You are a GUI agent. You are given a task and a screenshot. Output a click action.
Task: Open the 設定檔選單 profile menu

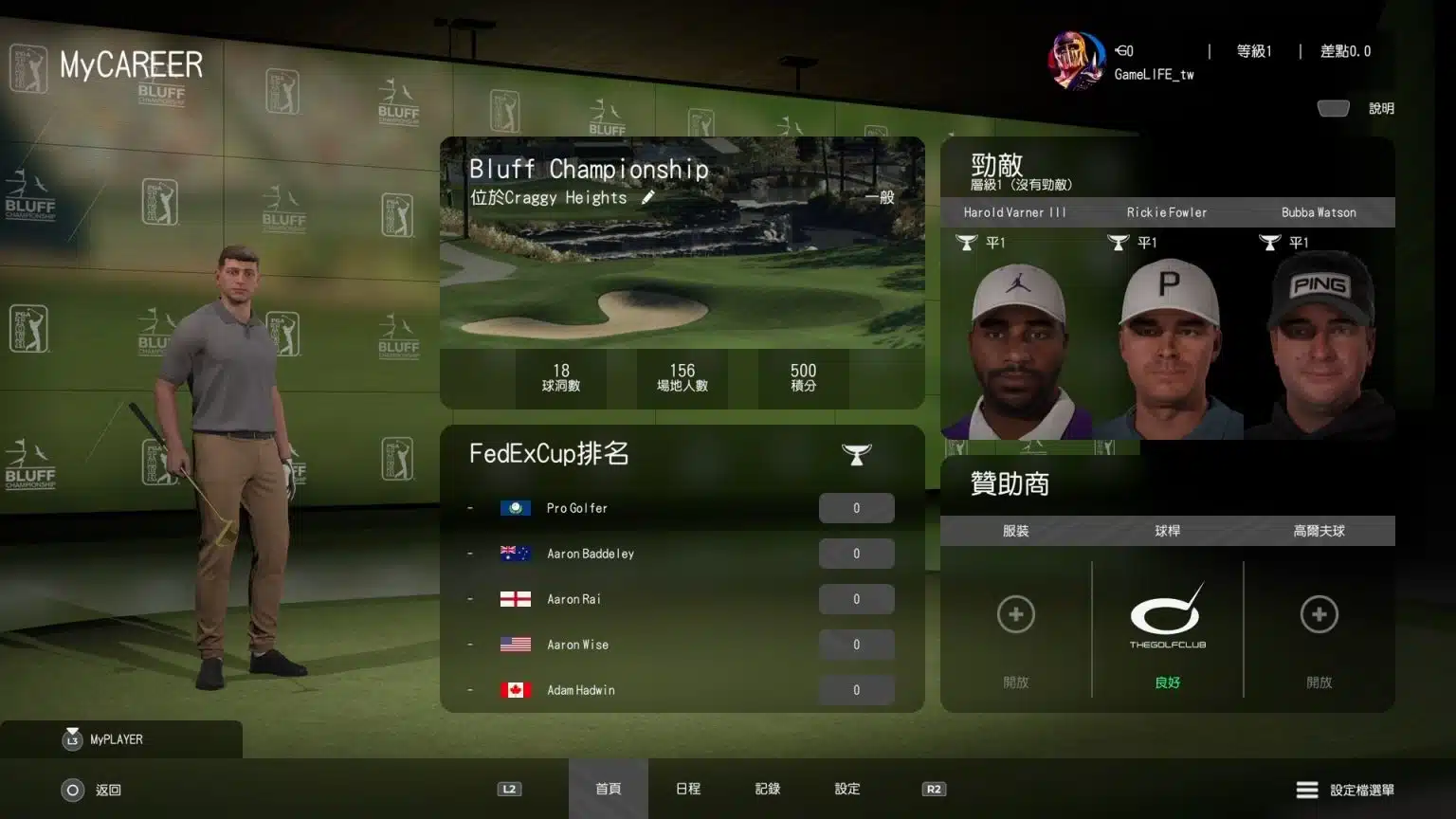1345,790
